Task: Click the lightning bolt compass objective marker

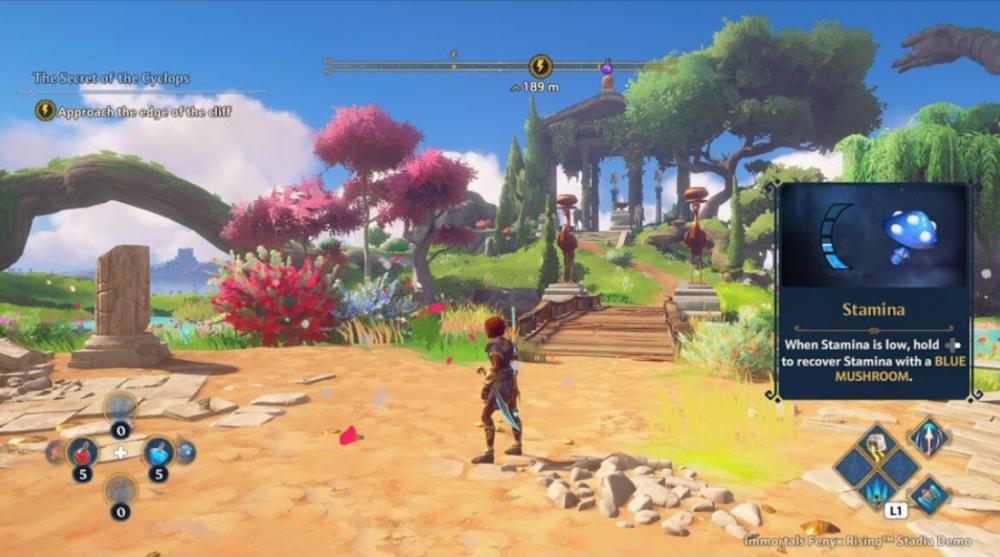Action: (x=540, y=66)
